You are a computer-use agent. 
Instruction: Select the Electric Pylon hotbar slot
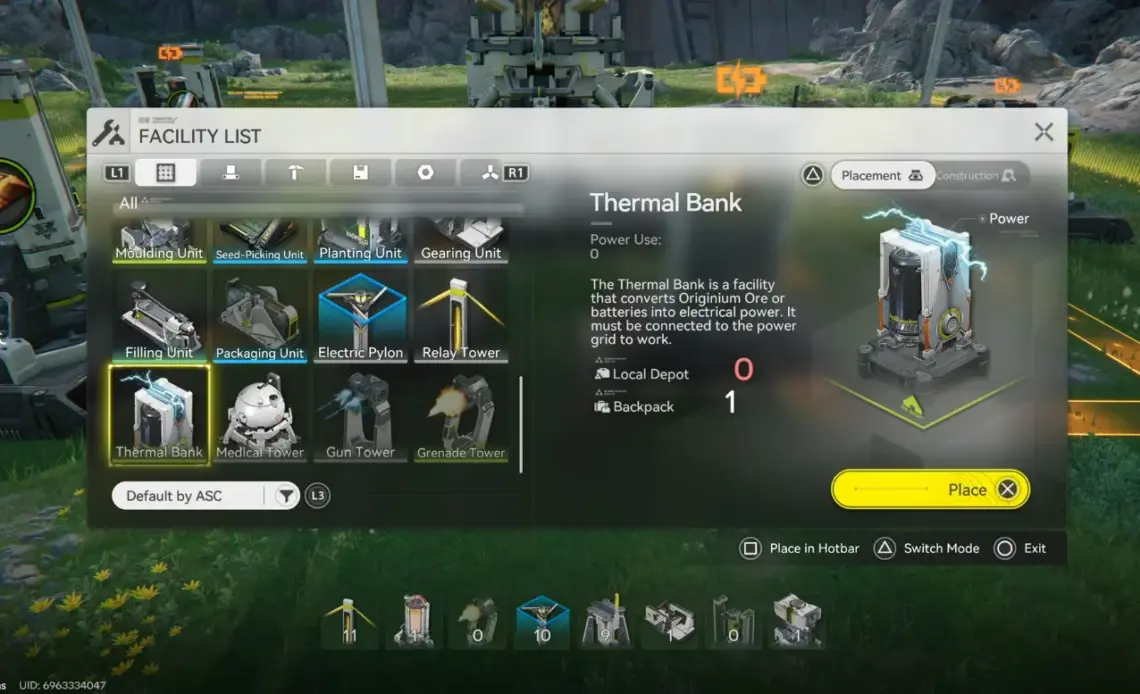click(542, 621)
